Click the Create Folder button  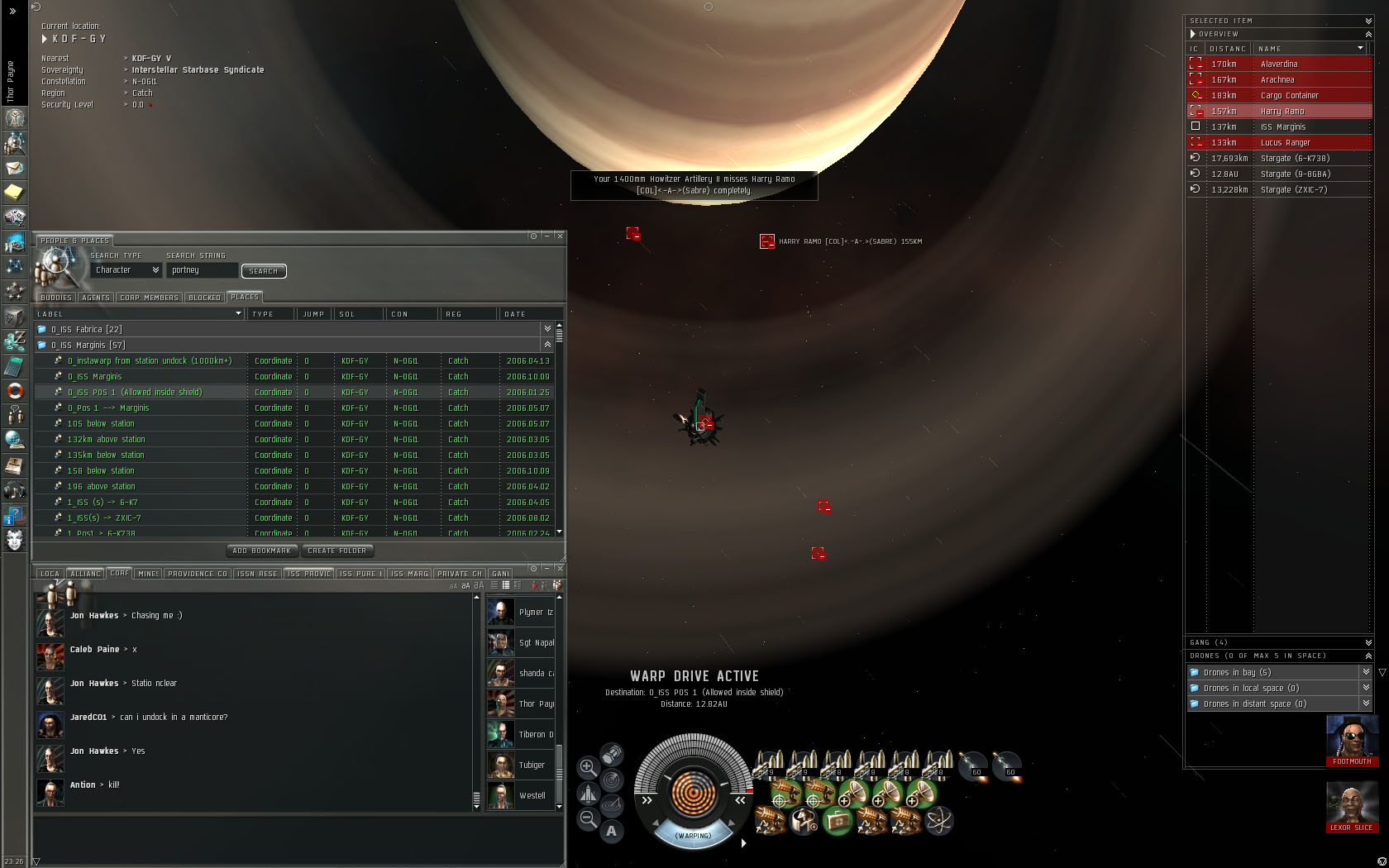(x=337, y=551)
